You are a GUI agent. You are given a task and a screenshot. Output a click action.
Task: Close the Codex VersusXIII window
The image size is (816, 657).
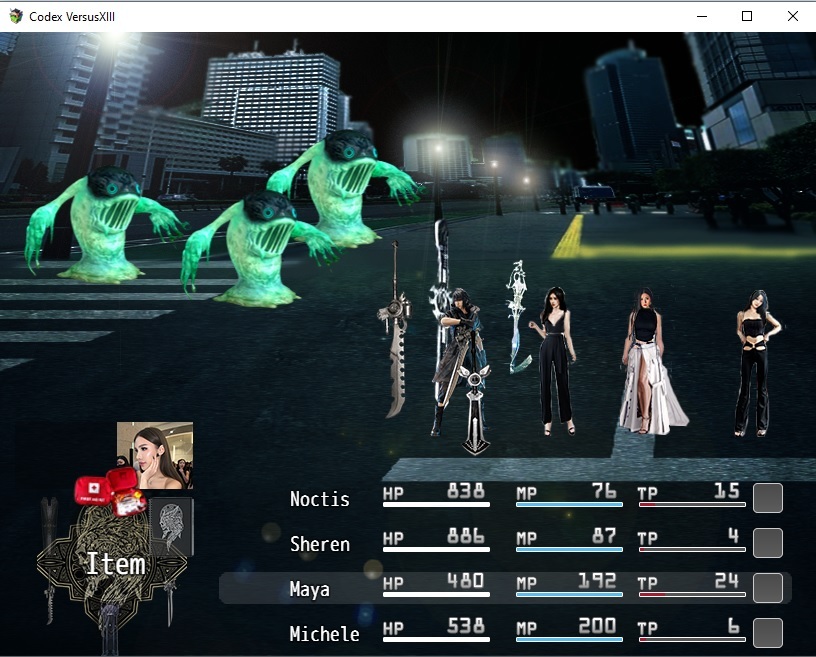(x=793, y=16)
